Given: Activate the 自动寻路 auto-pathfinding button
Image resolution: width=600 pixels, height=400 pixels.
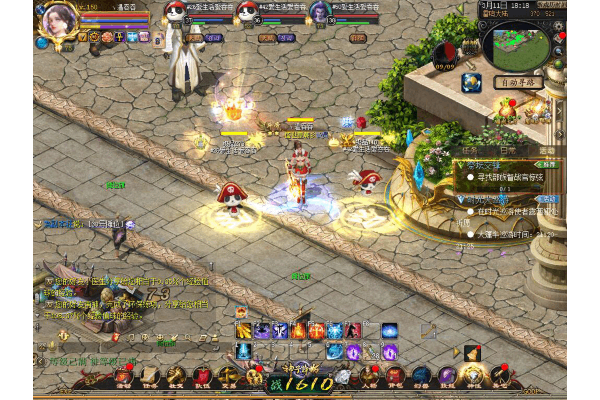Looking at the screenshot, I should tap(516, 83).
